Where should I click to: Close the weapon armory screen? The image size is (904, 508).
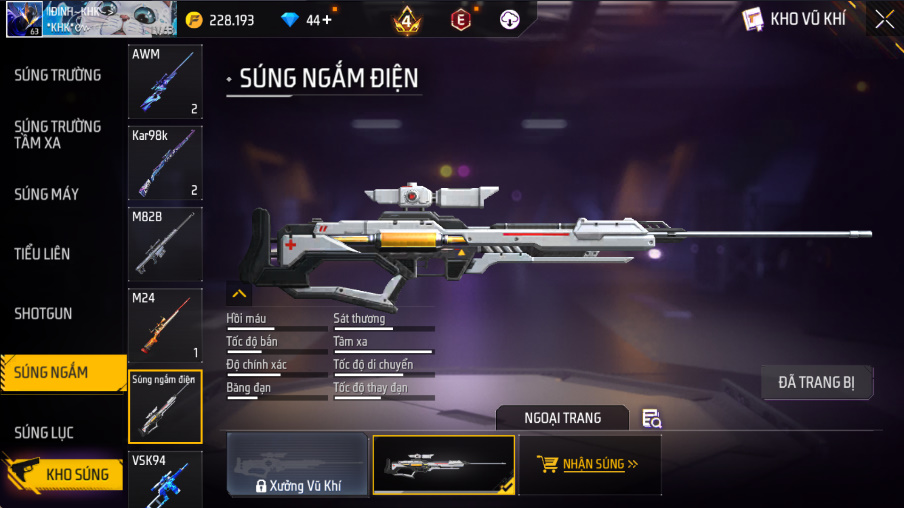[x=884, y=19]
